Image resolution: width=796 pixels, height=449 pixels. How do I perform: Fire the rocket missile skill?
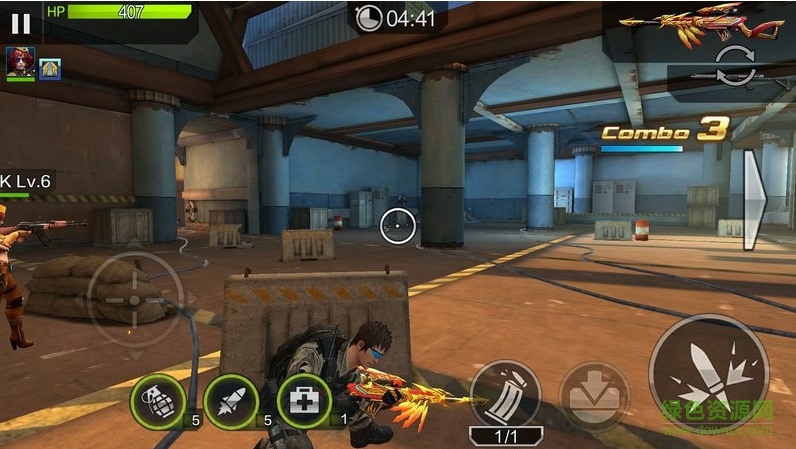click(x=230, y=400)
